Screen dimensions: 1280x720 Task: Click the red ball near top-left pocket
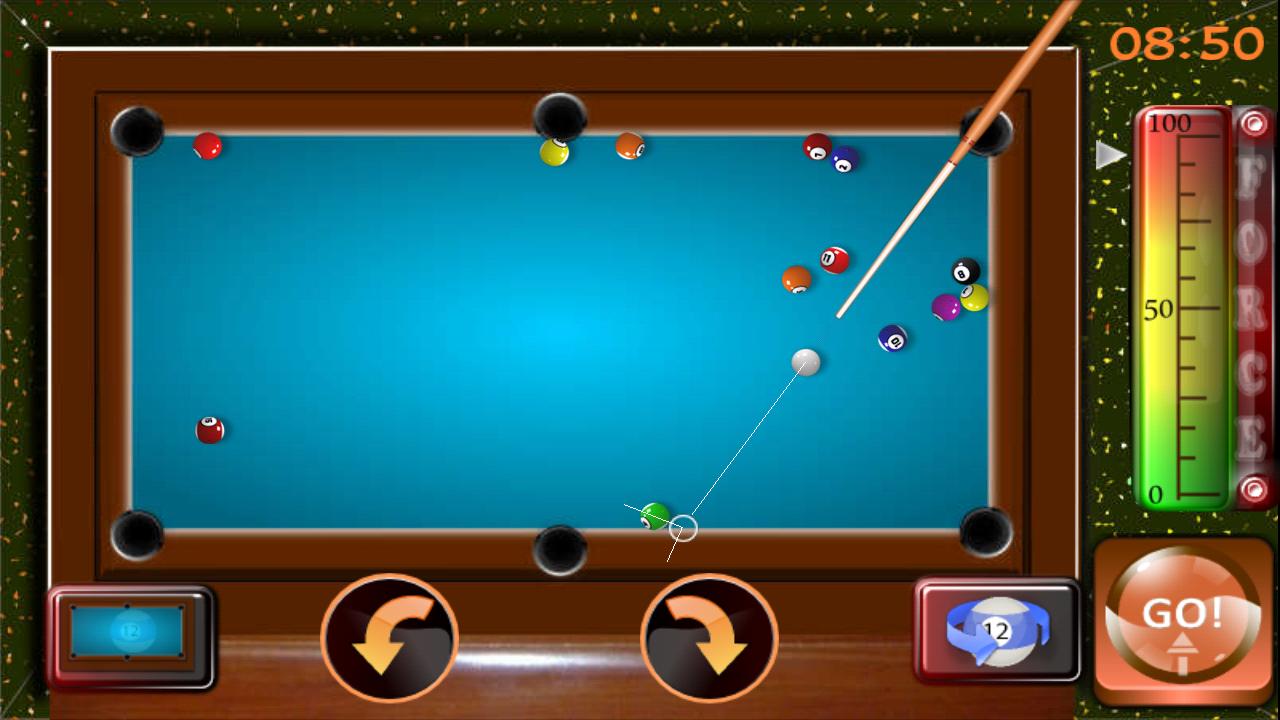(x=205, y=146)
